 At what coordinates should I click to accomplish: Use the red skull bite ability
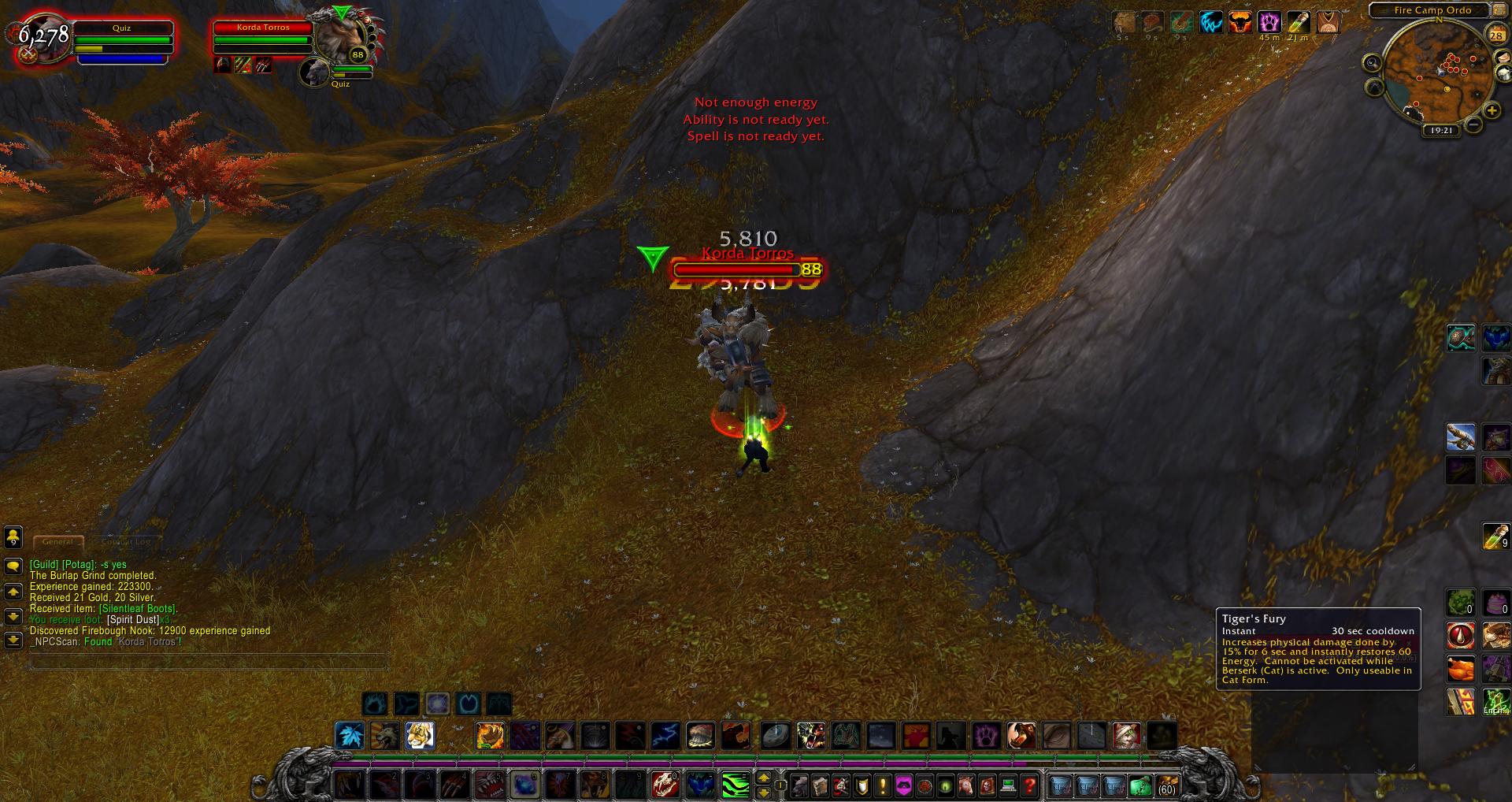(x=665, y=785)
